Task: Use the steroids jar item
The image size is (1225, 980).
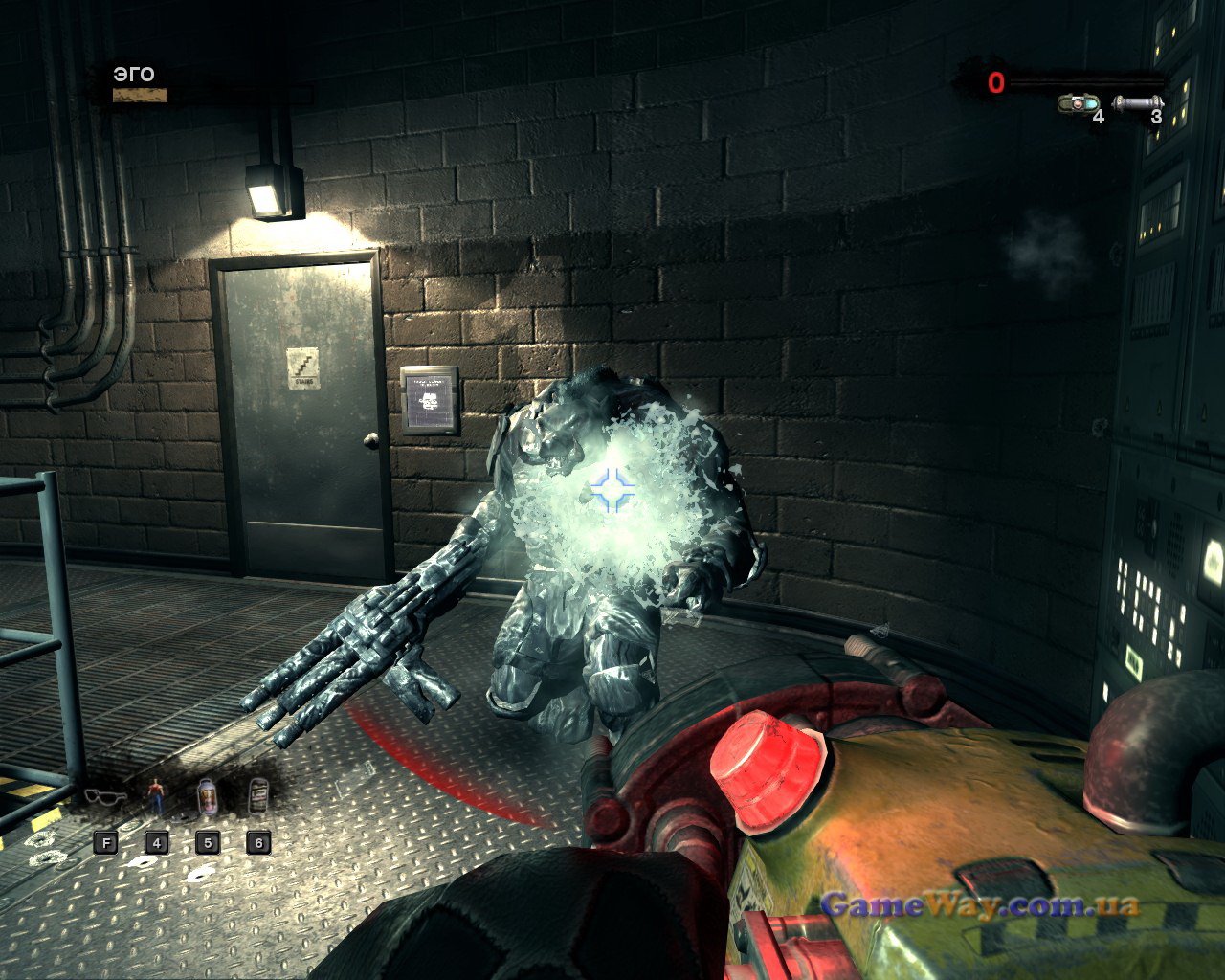Action: [207, 796]
